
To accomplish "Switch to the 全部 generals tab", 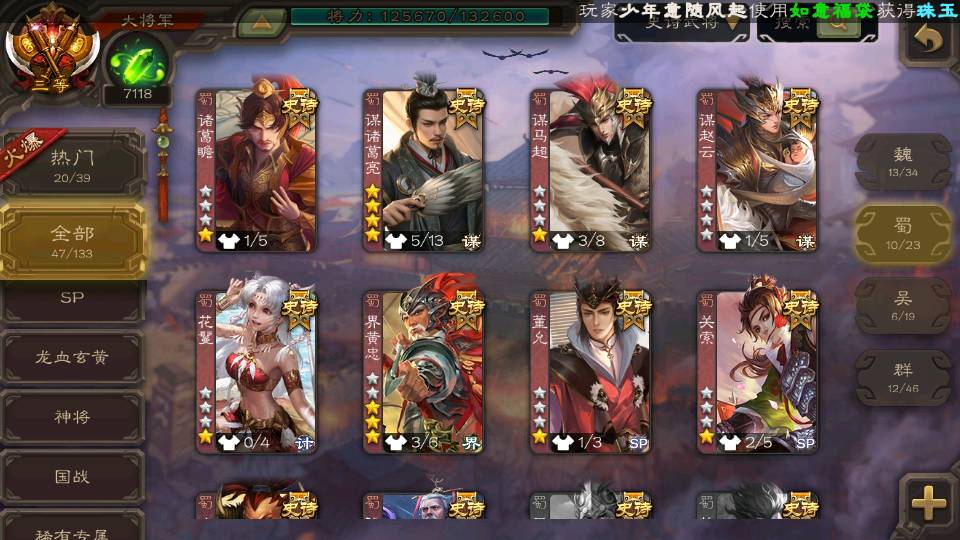I will 72,240.
